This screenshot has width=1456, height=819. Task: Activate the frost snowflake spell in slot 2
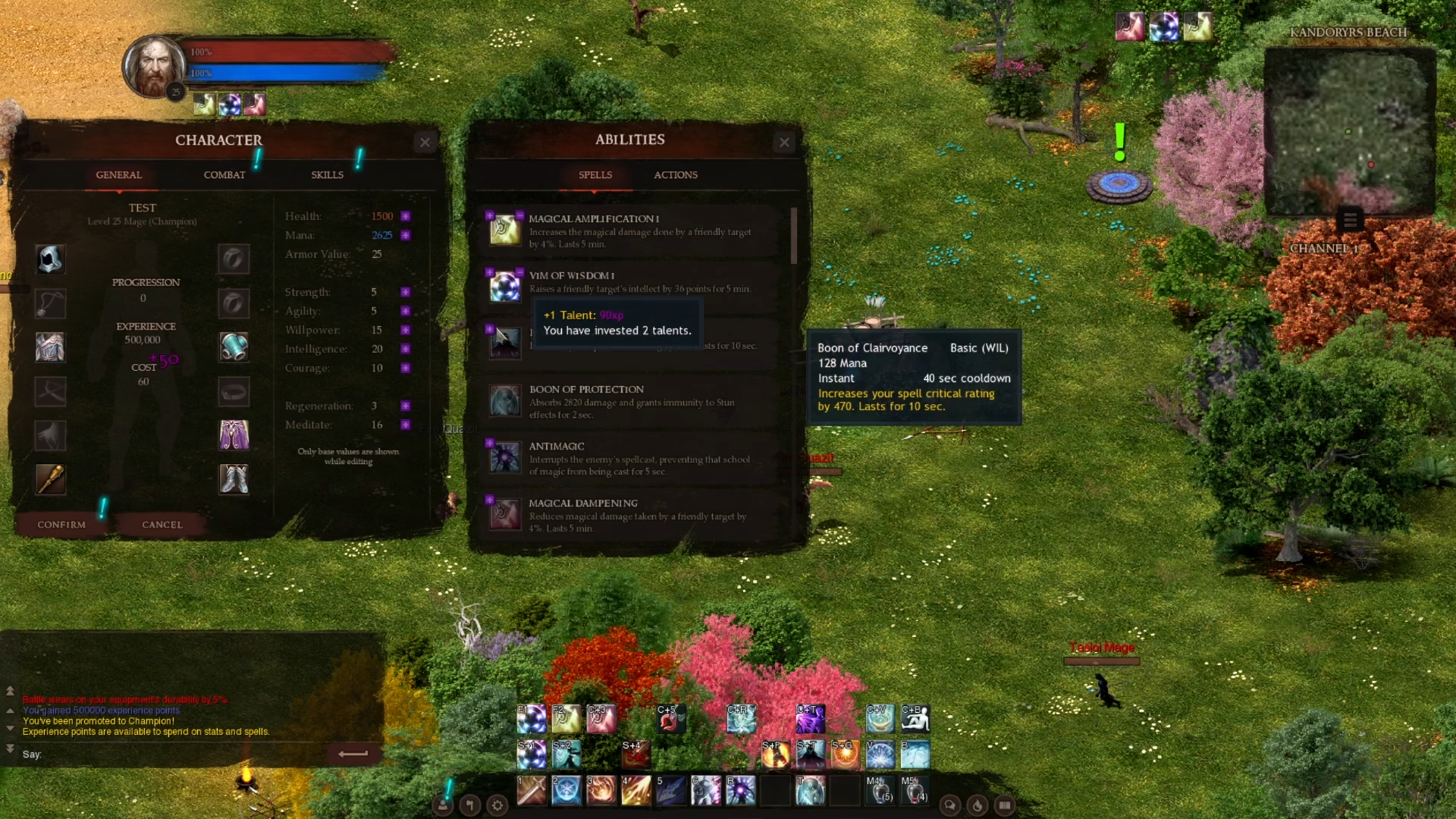point(566,790)
